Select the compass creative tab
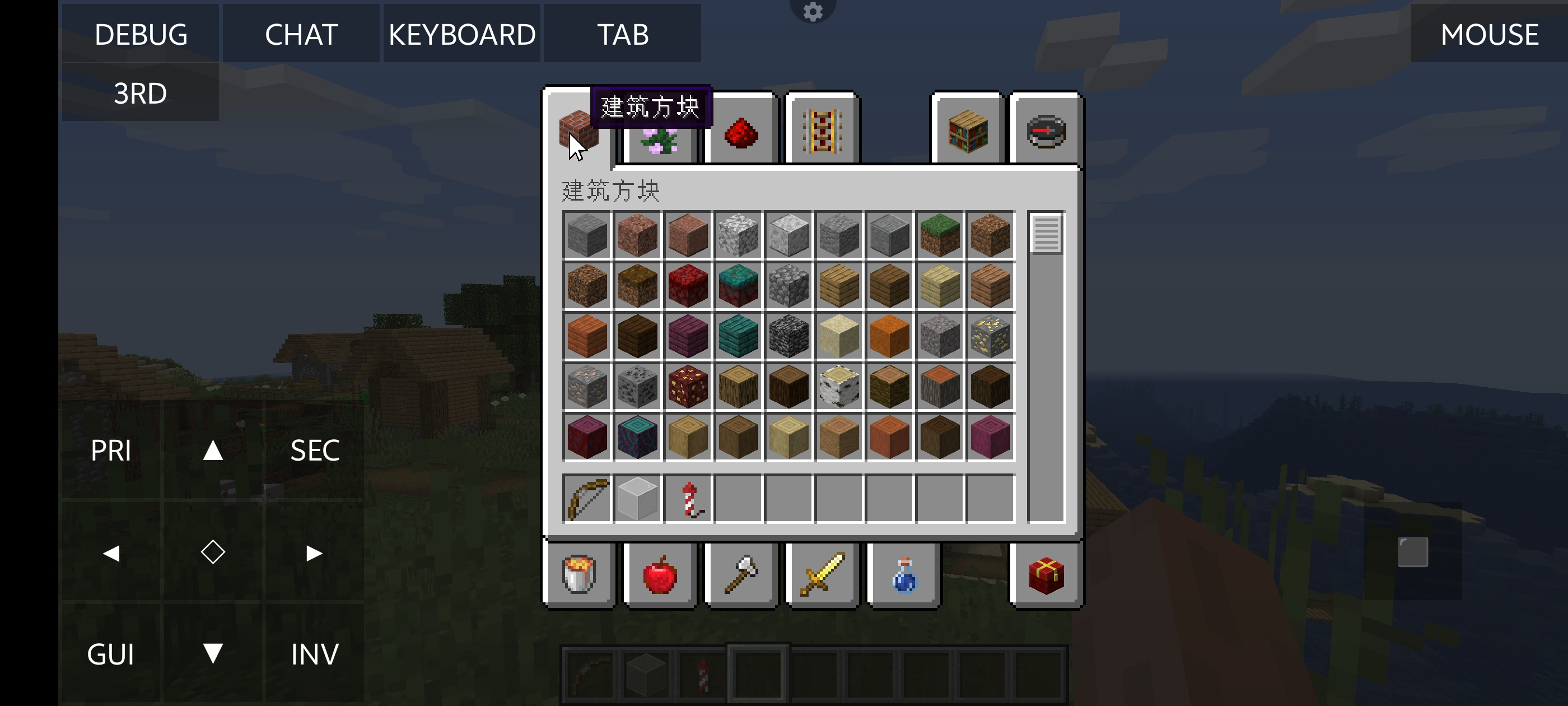The width and height of the screenshot is (1568, 706). (x=1046, y=131)
